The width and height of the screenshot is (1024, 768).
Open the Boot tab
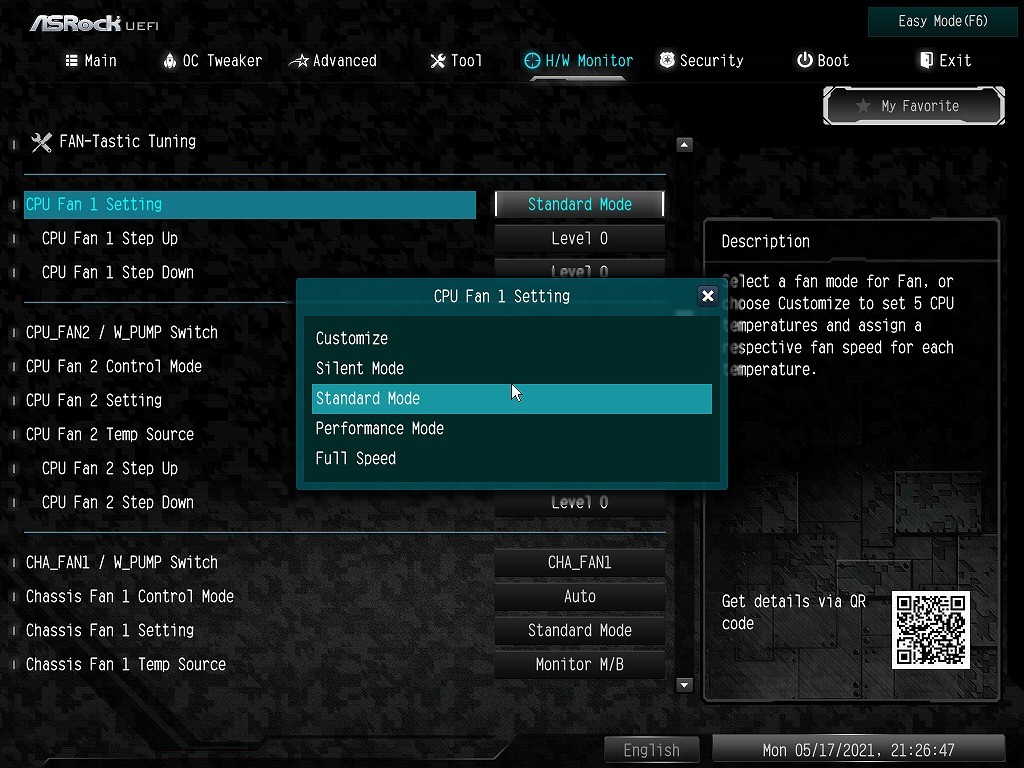pos(823,61)
